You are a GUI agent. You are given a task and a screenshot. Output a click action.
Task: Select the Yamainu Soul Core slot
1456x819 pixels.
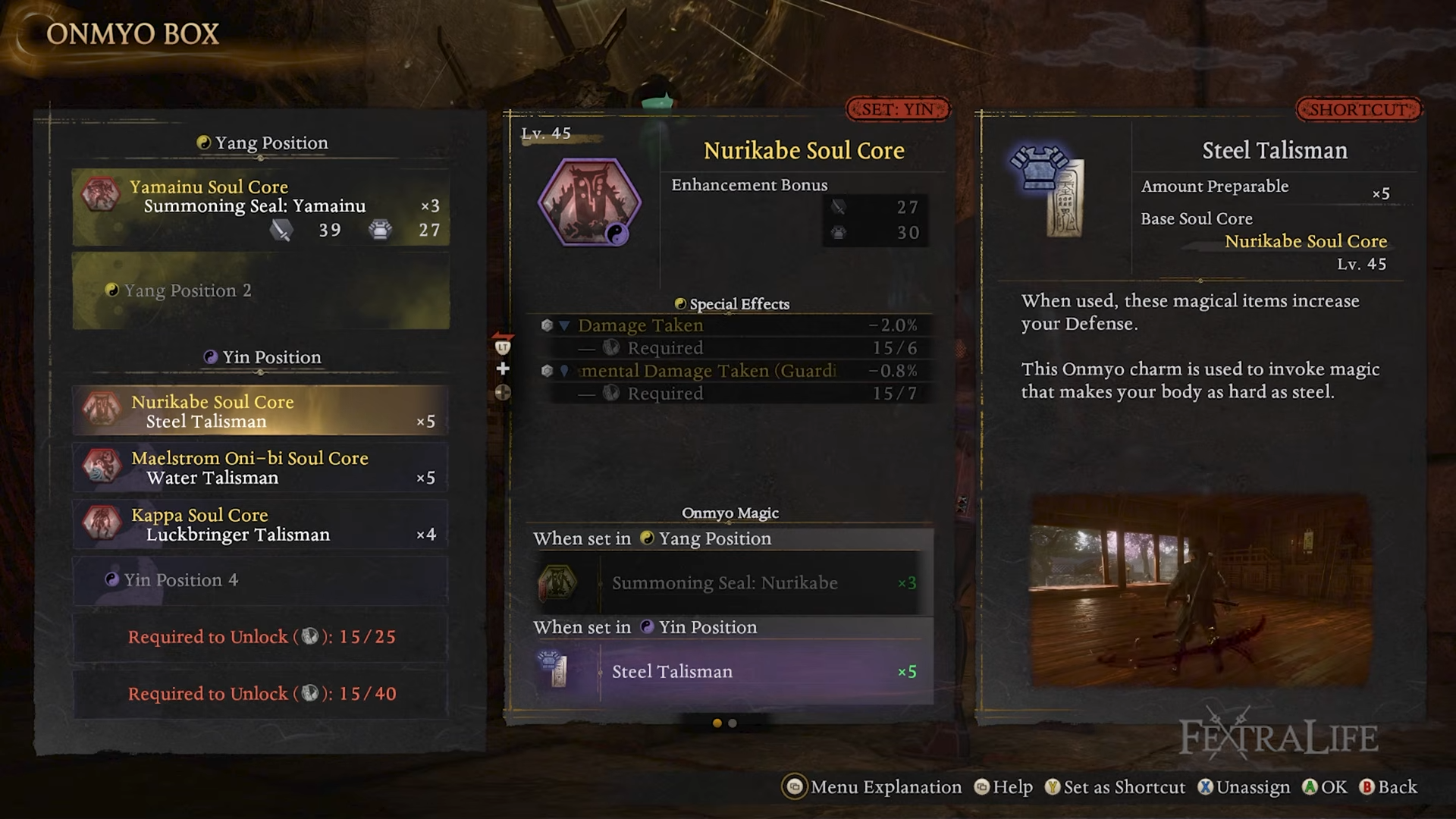(x=260, y=207)
